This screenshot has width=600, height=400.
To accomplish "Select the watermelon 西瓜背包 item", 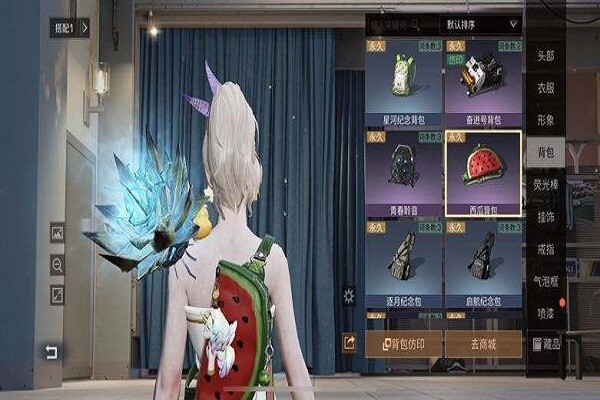I will (482, 172).
